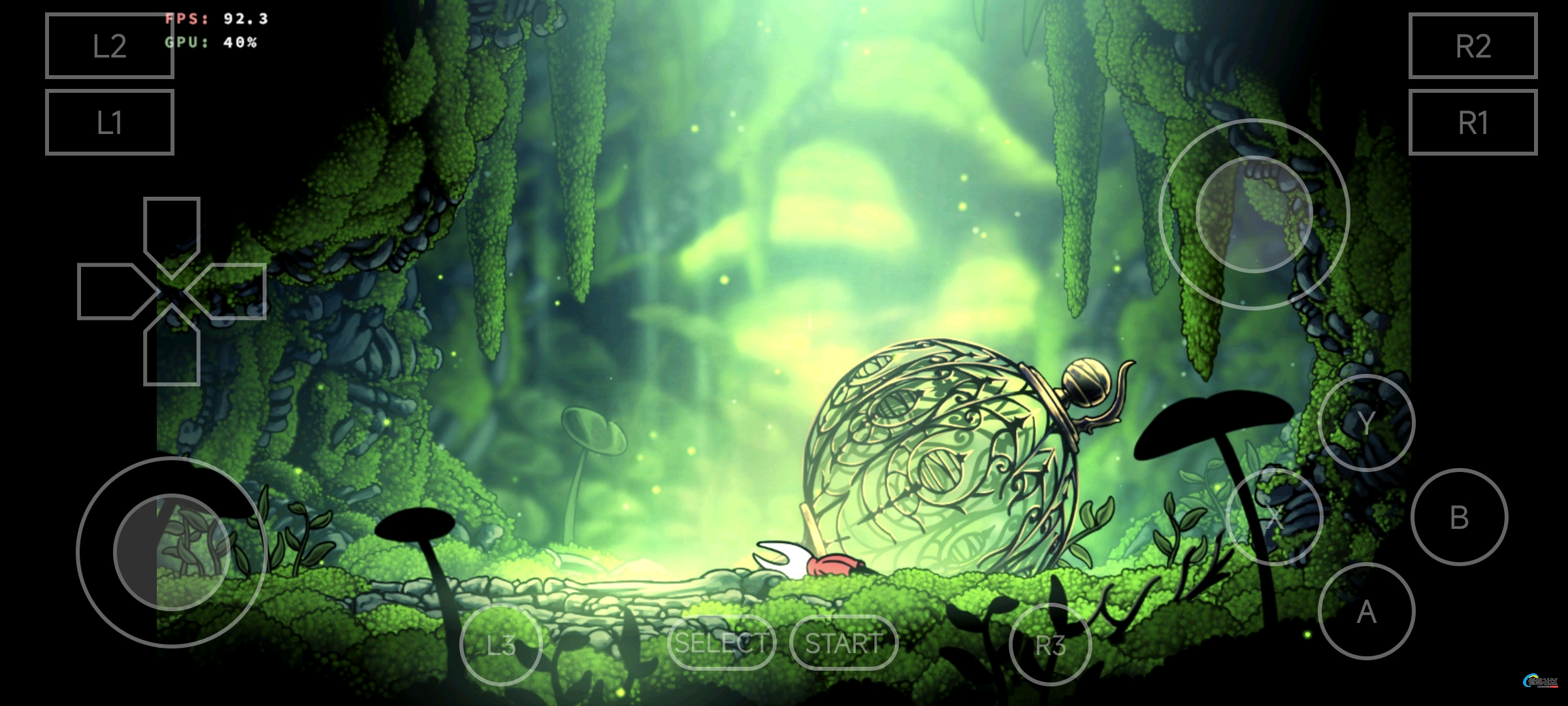Image resolution: width=1568 pixels, height=706 pixels.
Task: Tap the R2 trigger button
Action: (1473, 46)
